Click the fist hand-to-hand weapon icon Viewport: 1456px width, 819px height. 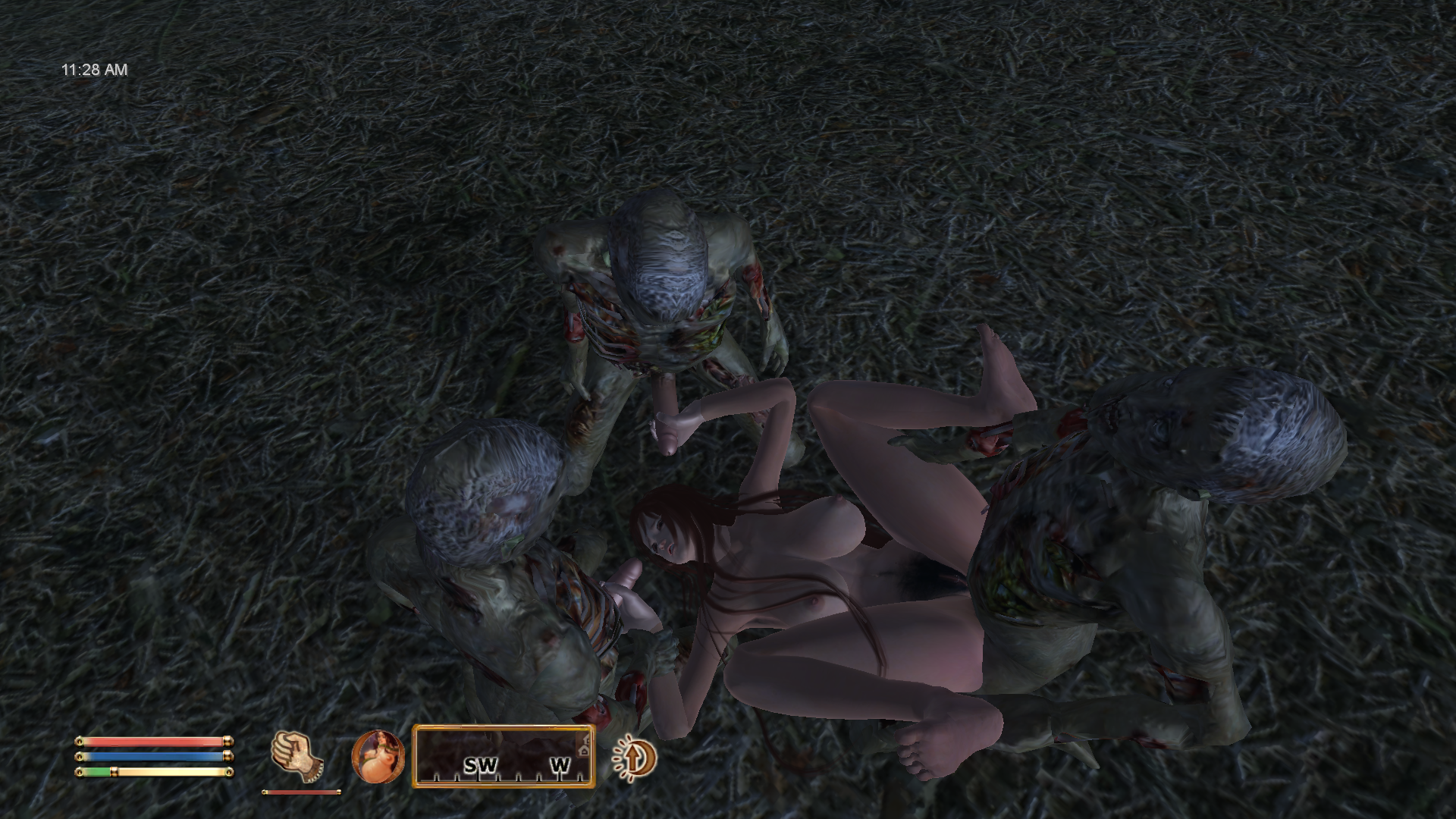click(297, 756)
